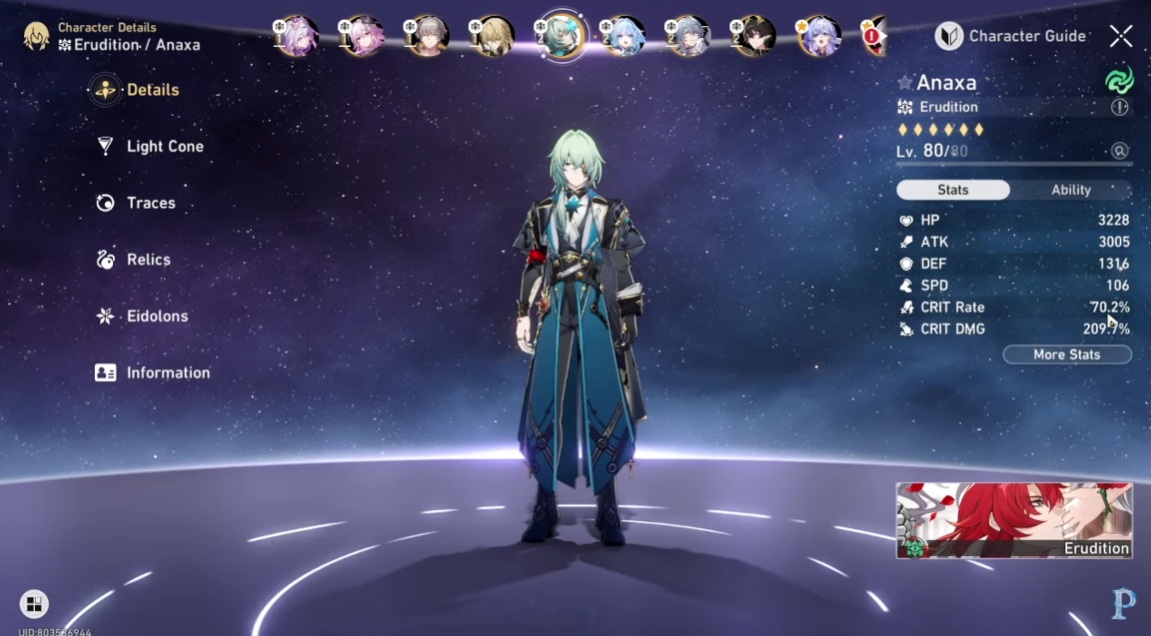Show More Stats
Image resolution: width=1151 pixels, height=636 pixels.
point(1066,355)
